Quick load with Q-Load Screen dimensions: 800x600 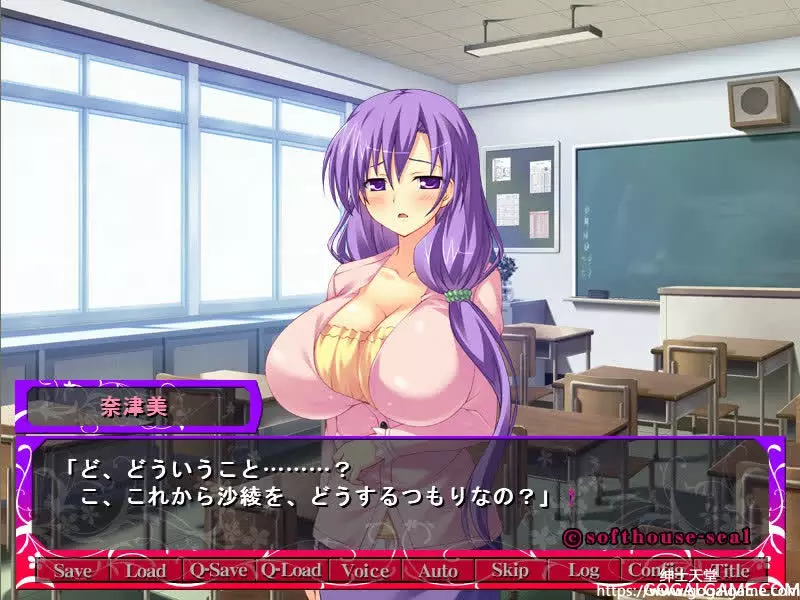pos(291,571)
